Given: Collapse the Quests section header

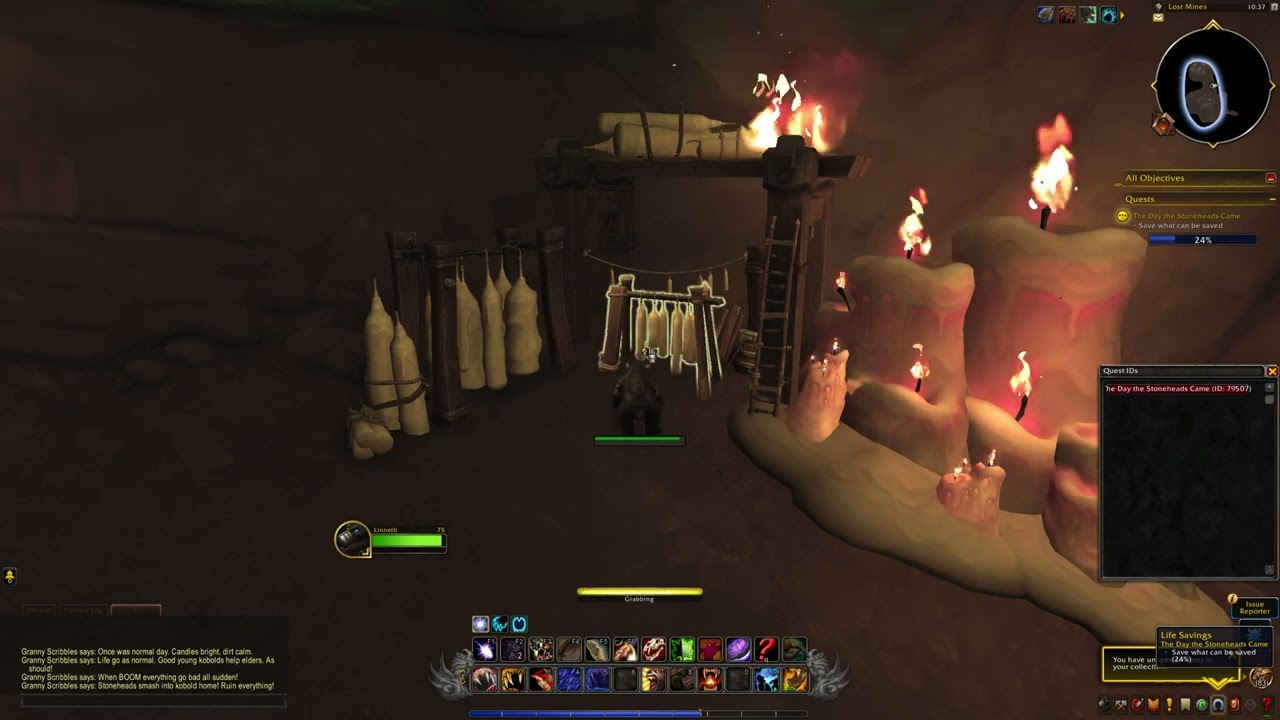Looking at the screenshot, I should point(1270,199).
